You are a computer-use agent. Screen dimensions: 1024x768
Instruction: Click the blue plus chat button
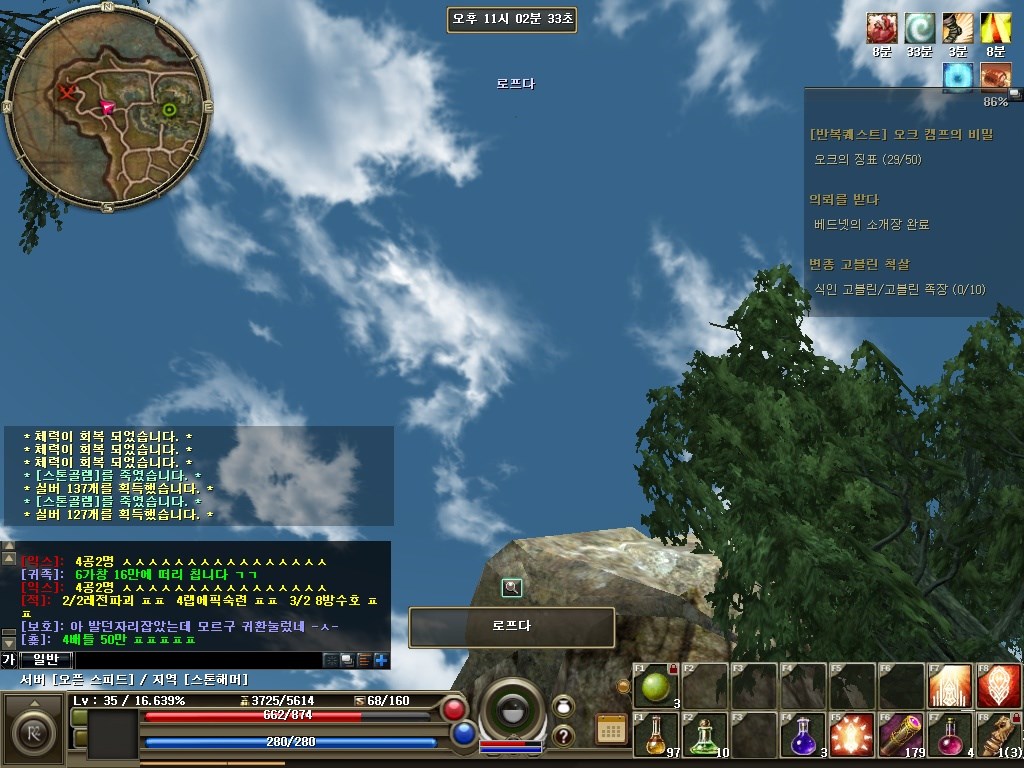381,660
